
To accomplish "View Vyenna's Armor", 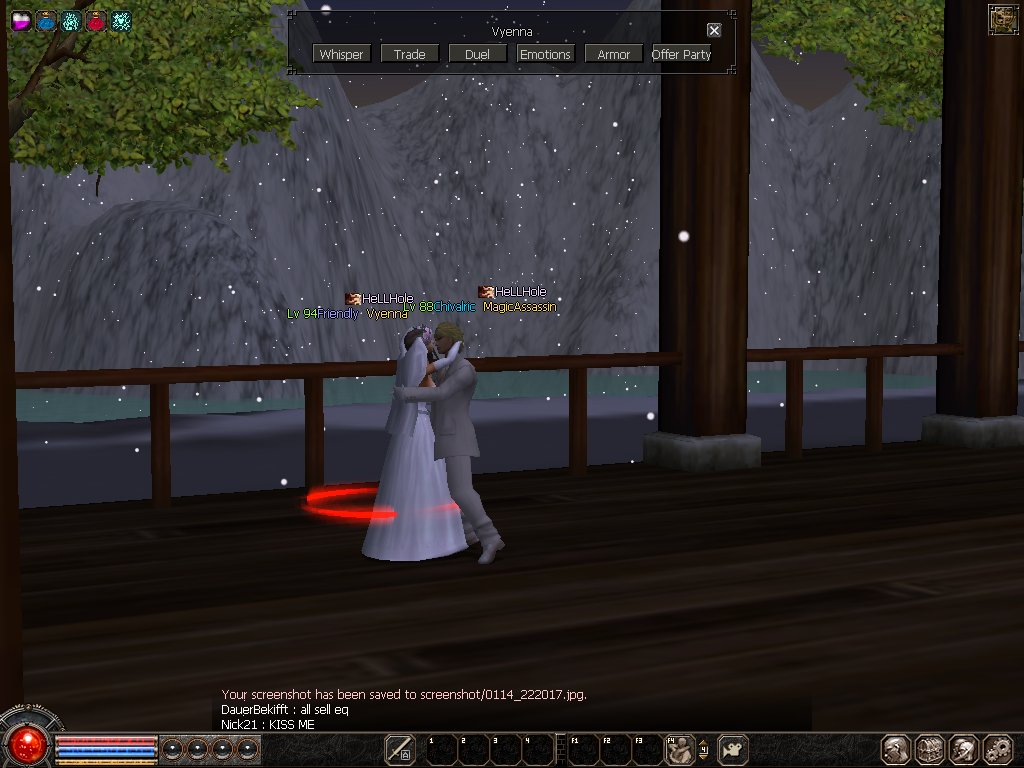I will coord(613,54).
